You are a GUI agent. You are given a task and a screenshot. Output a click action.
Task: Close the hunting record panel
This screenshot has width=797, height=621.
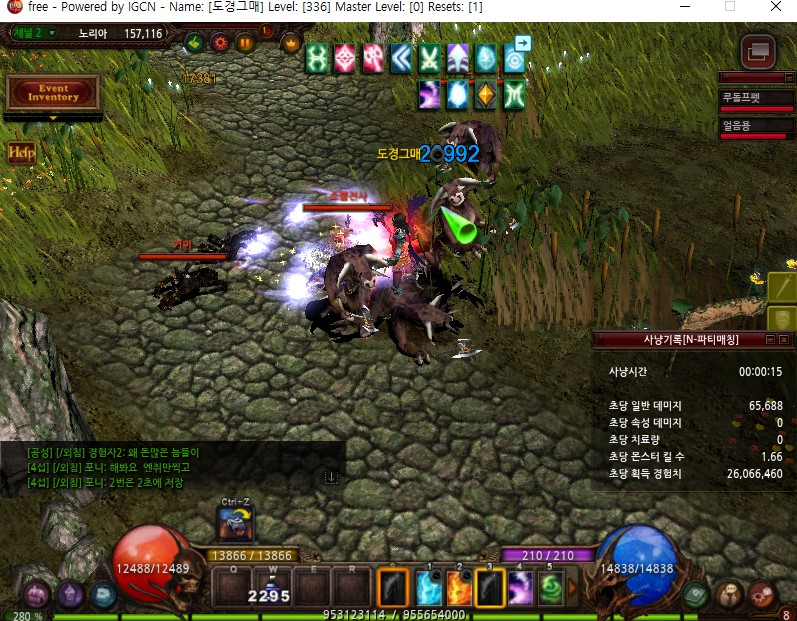(786, 340)
